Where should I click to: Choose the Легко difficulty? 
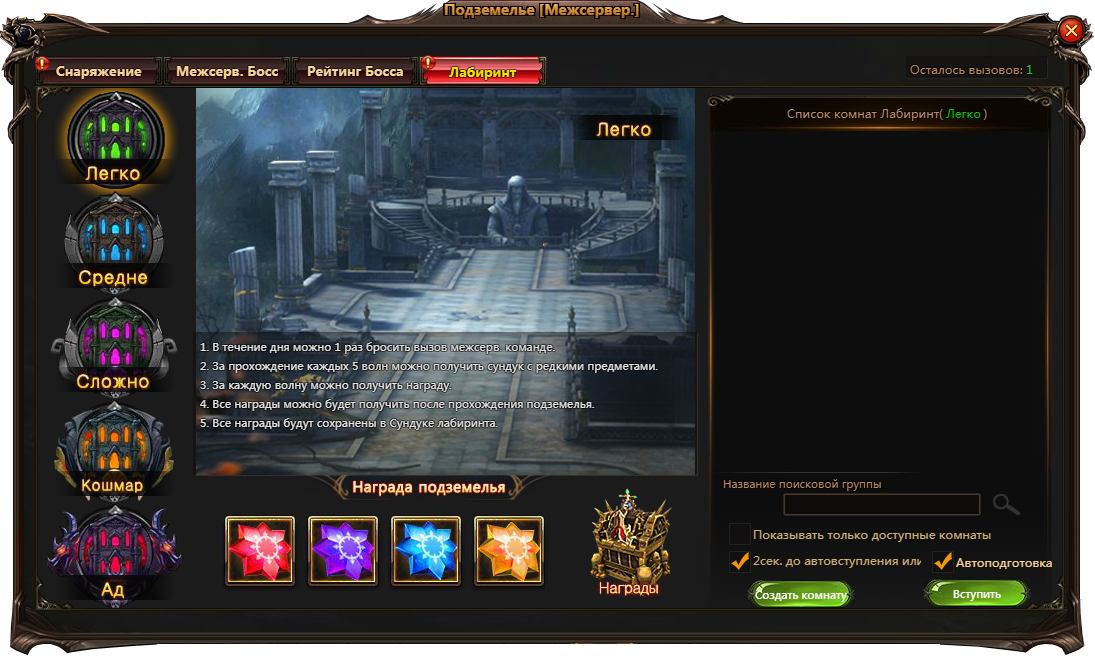pyautogui.click(x=113, y=140)
